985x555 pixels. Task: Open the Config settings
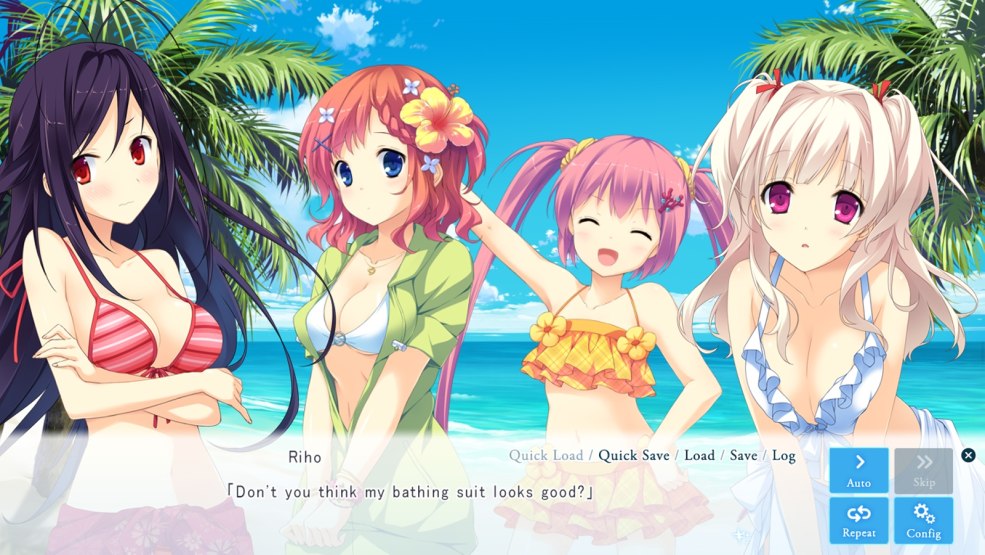pos(923,520)
